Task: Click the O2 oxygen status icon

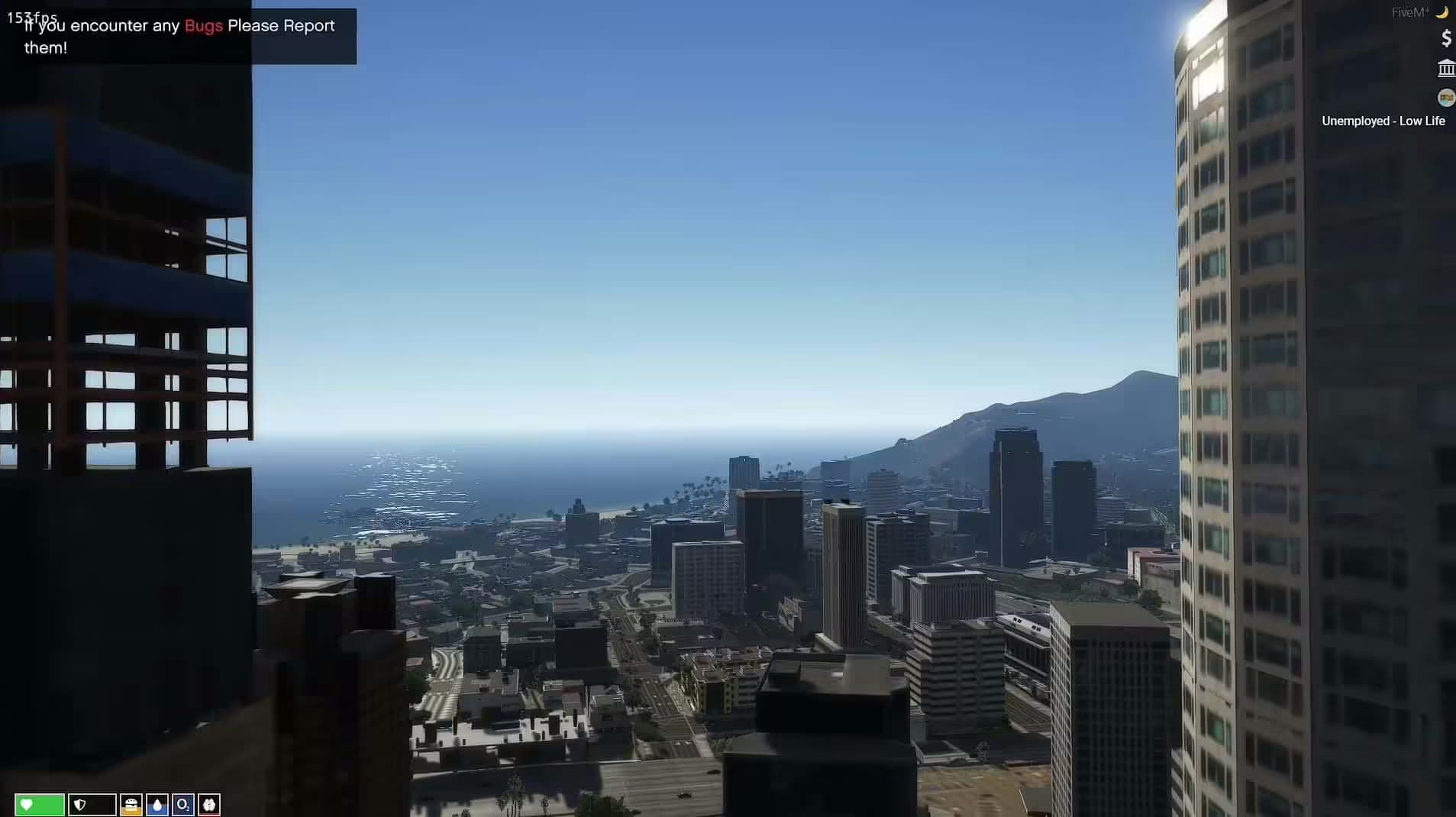Action: pos(183,805)
